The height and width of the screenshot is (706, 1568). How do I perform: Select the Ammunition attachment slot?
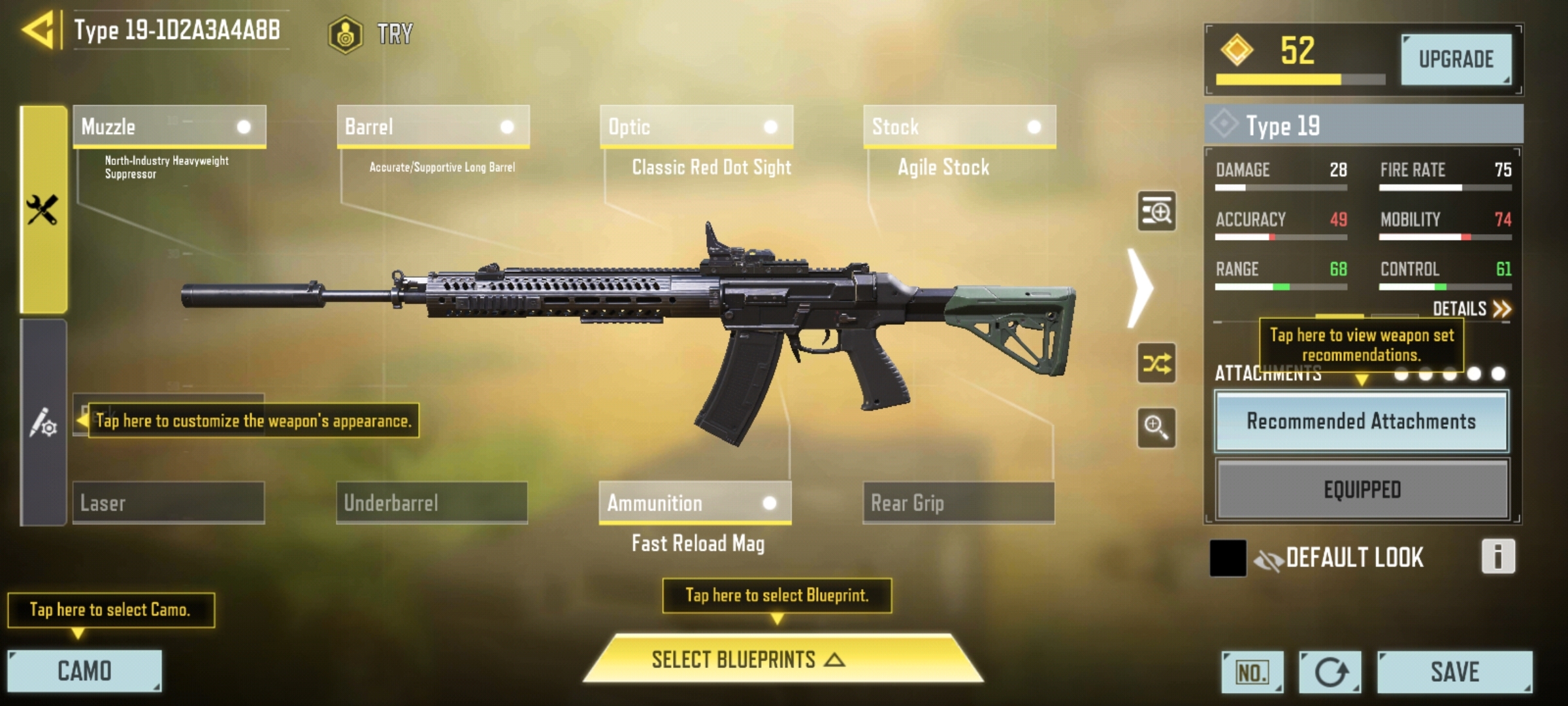pos(694,503)
